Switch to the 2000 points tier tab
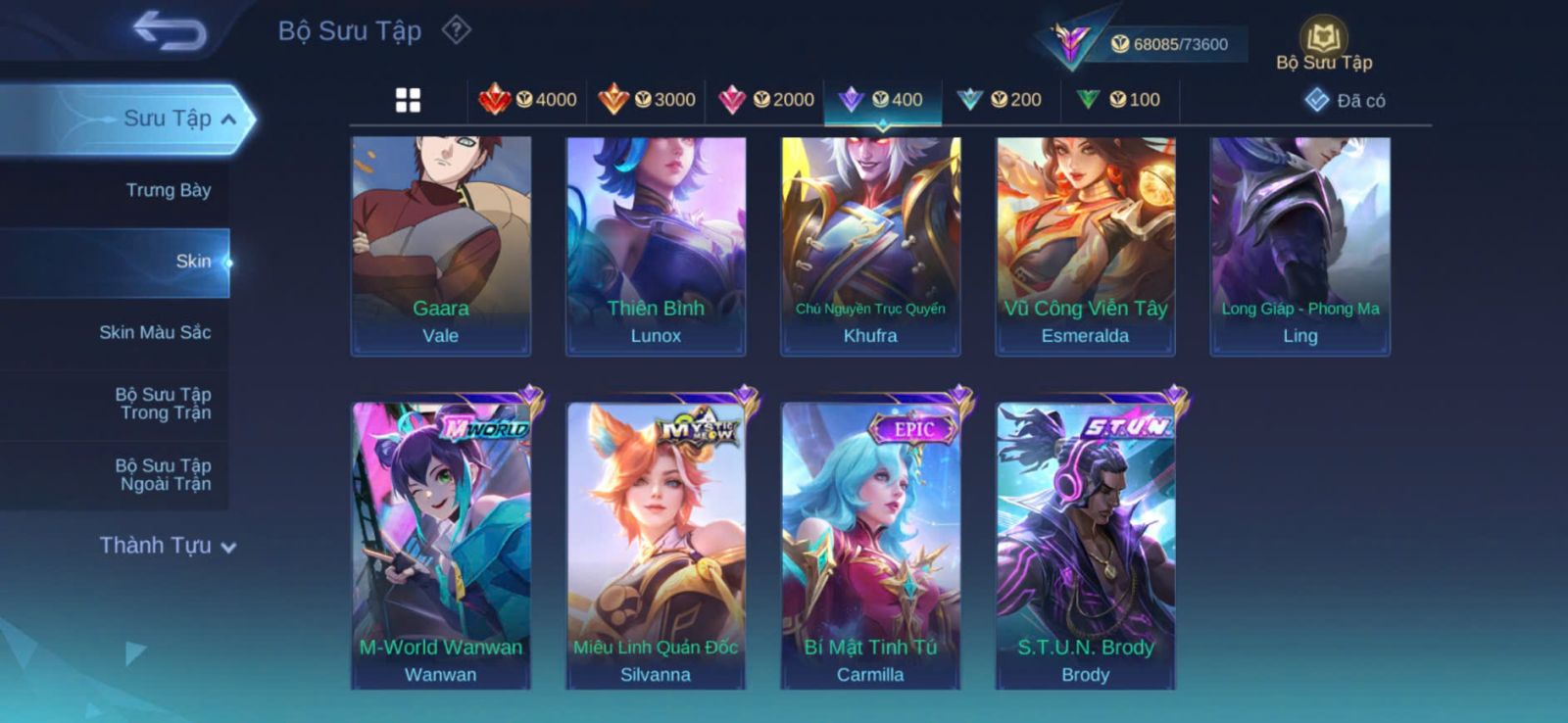 pyautogui.click(x=765, y=100)
